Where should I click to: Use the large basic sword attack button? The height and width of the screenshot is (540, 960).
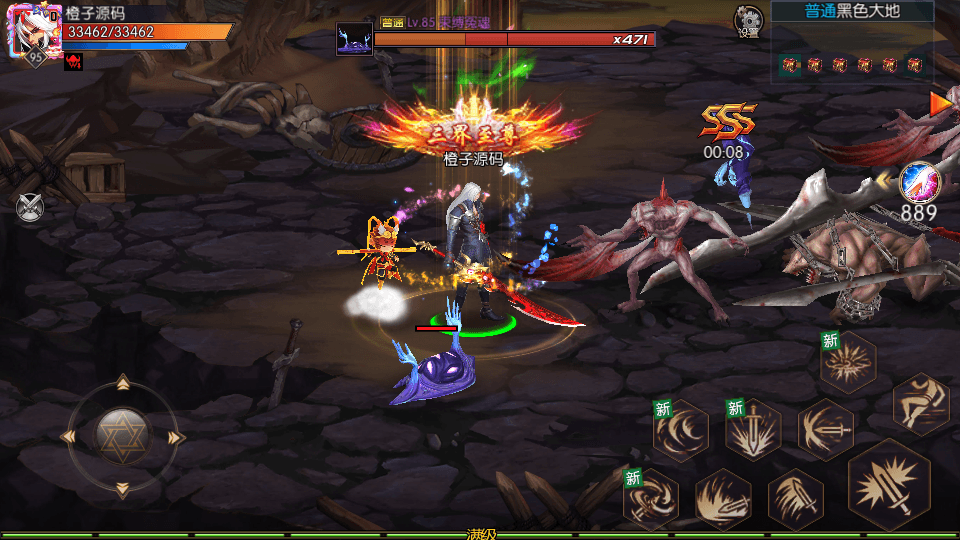tap(889, 485)
